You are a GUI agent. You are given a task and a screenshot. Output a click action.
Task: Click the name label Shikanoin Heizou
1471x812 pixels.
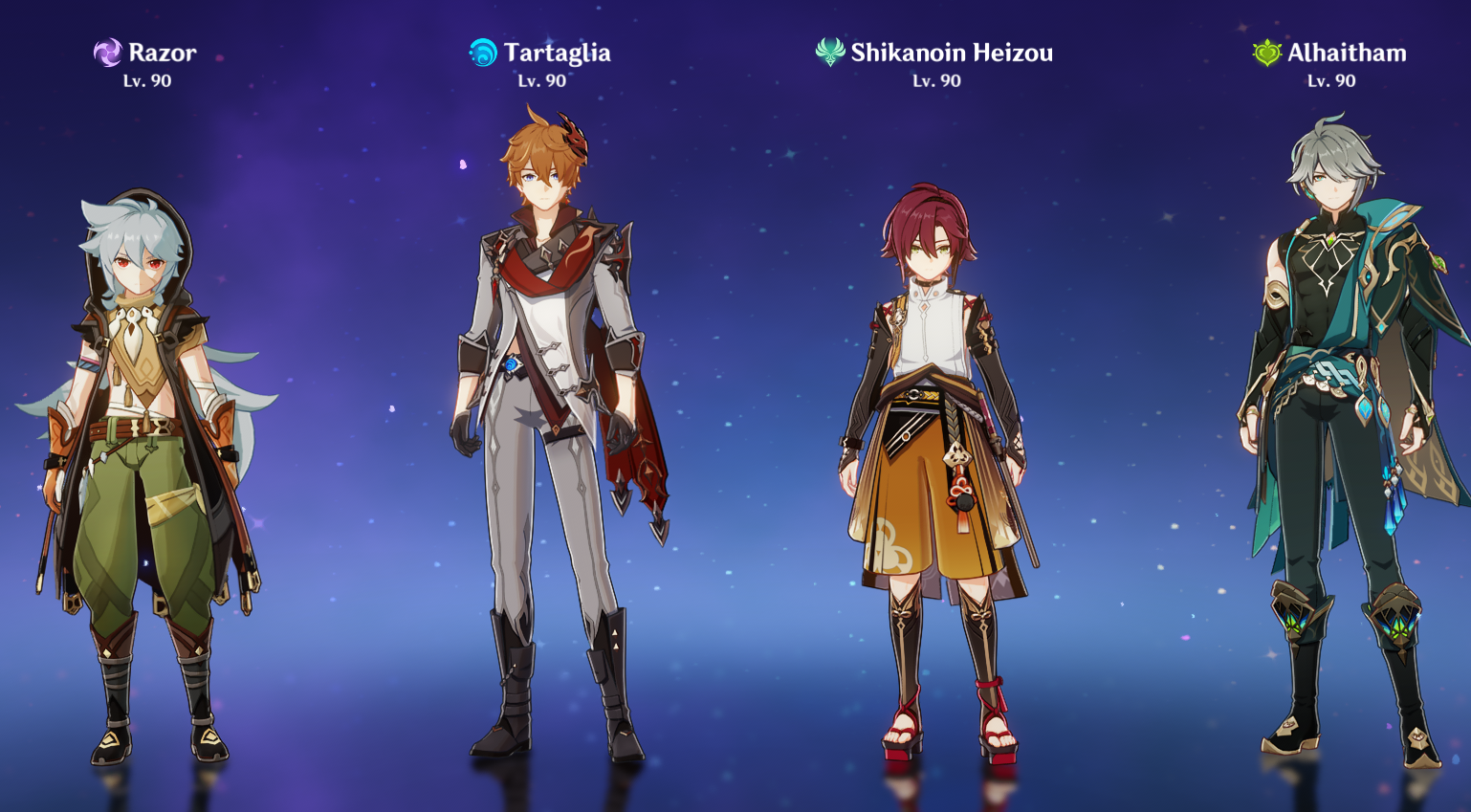(x=953, y=53)
